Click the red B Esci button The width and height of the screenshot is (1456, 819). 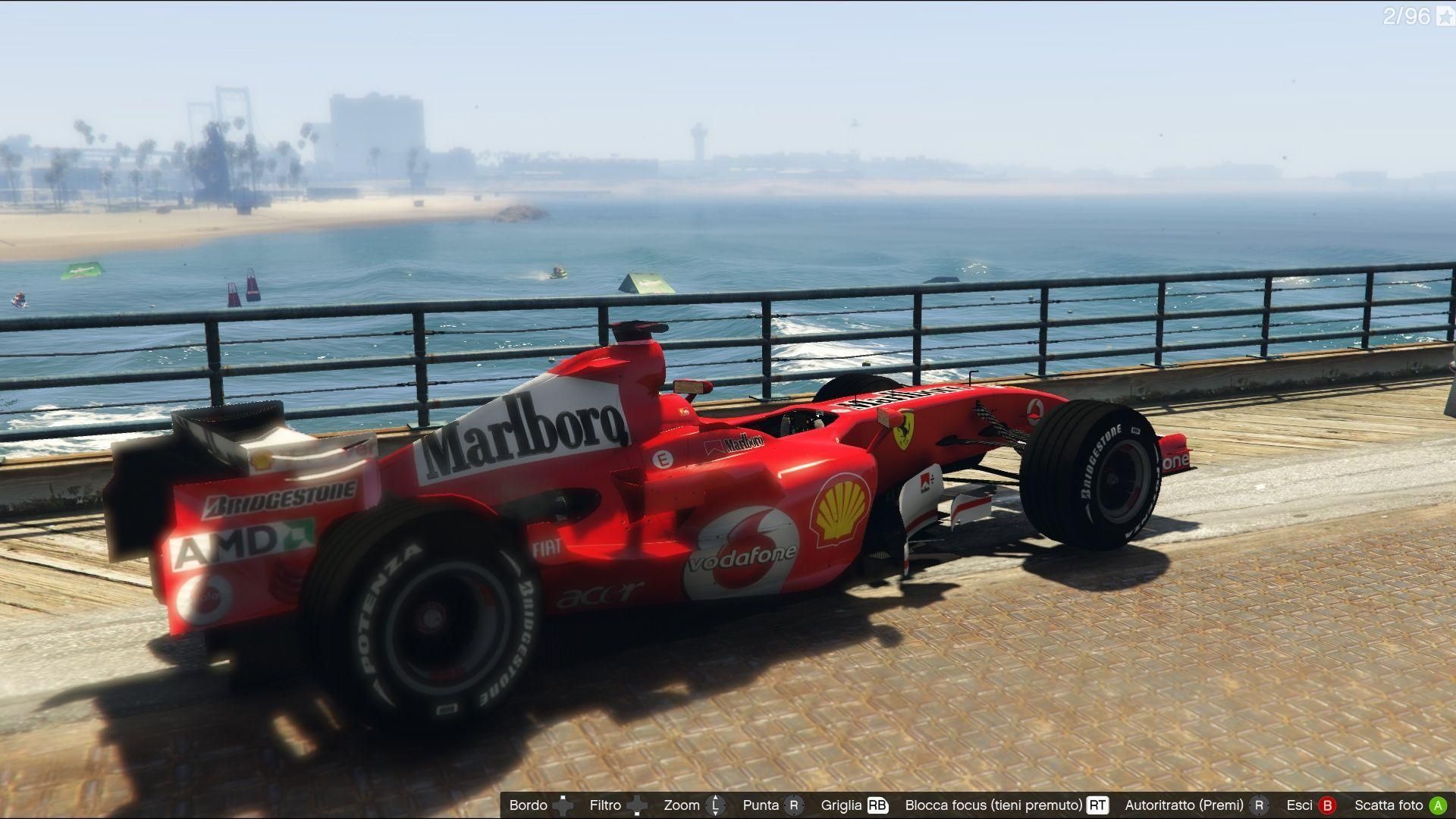pyautogui.click(x=1328, y=804)
